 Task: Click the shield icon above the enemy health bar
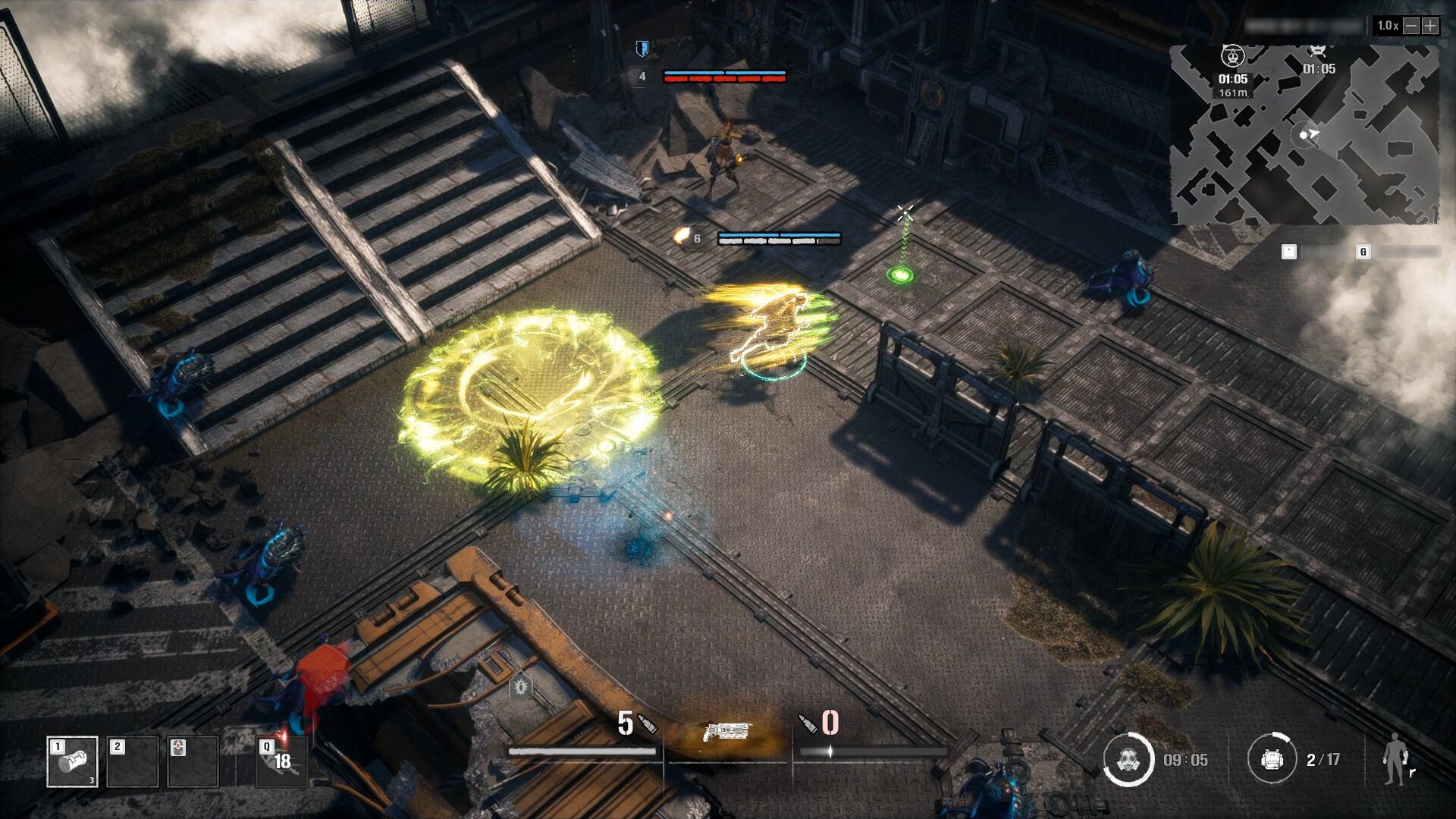(x=642, y=47)
